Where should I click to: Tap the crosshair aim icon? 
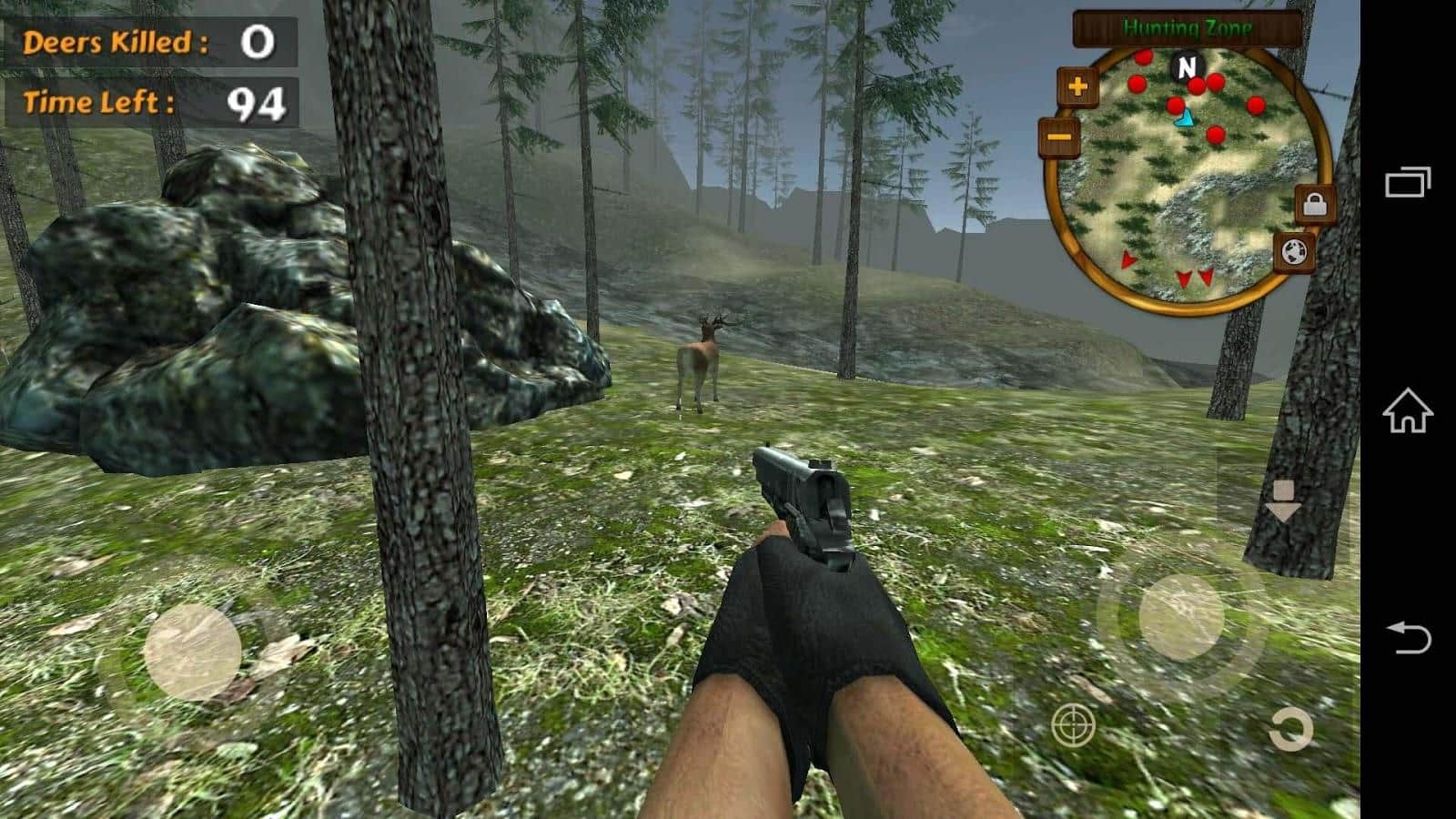click(1072, 726)
